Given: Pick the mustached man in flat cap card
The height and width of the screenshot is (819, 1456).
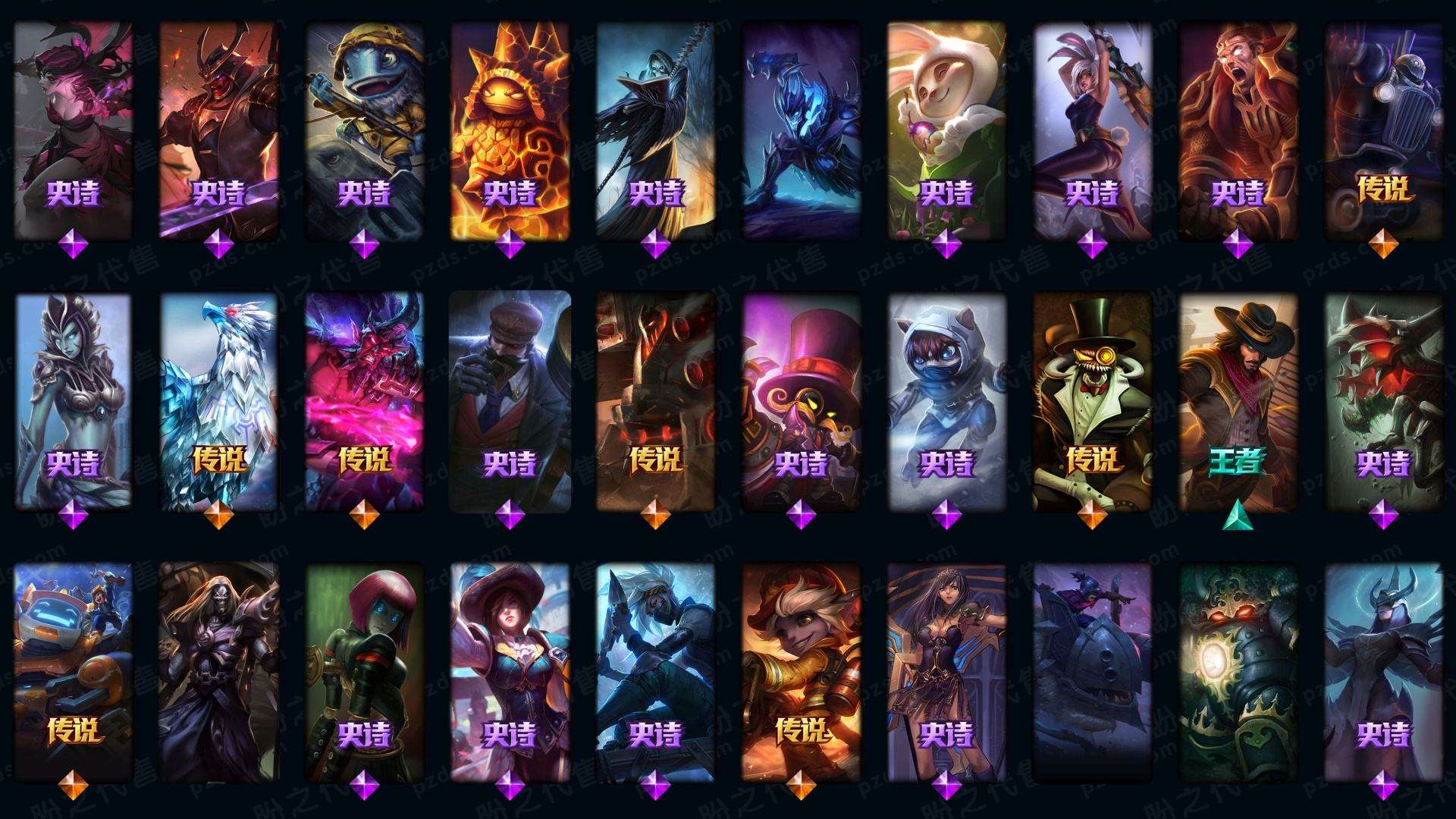Looking at the screenshot, I should (x=510, y=400).
